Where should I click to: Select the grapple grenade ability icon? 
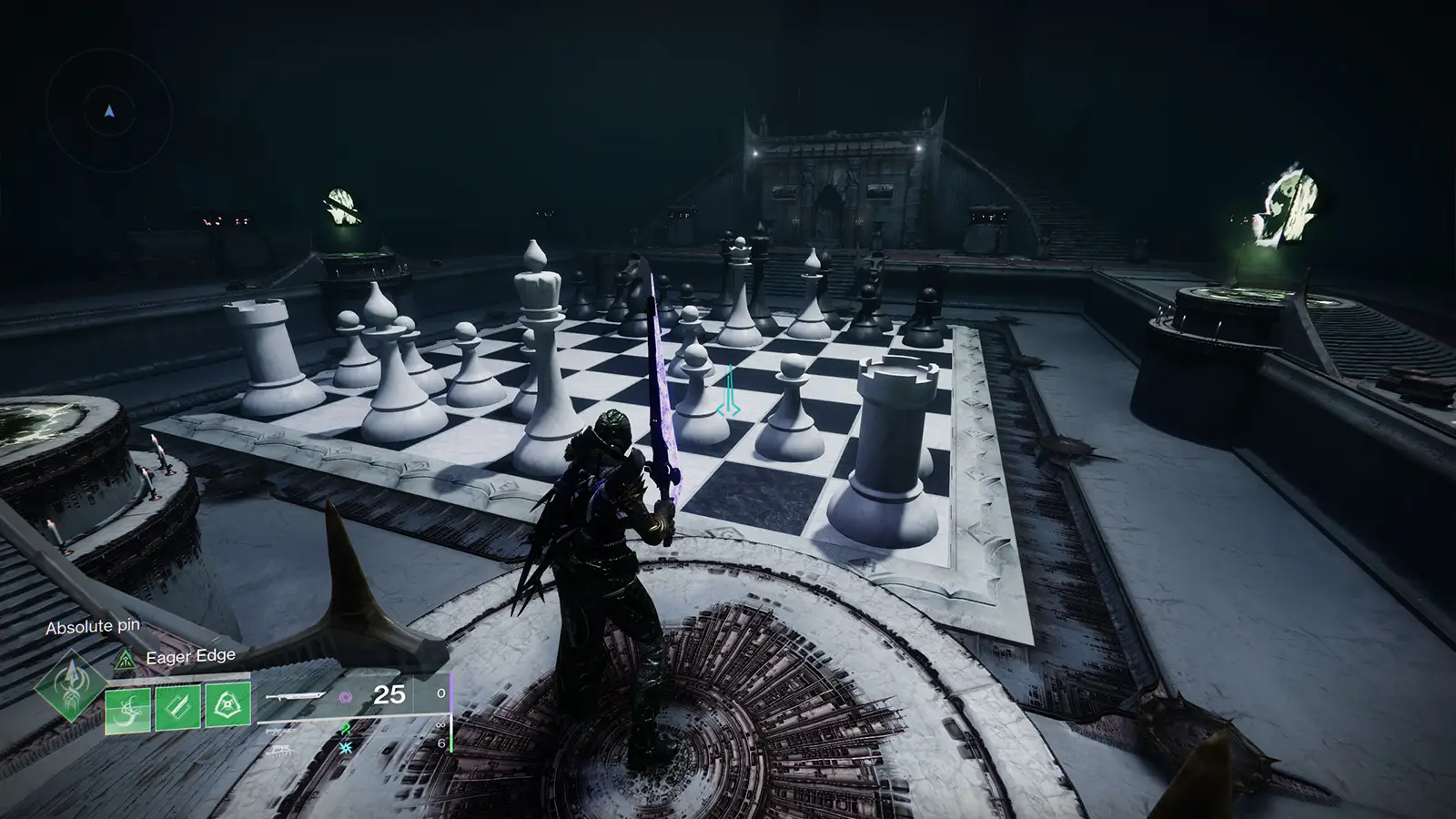(127, 710)
